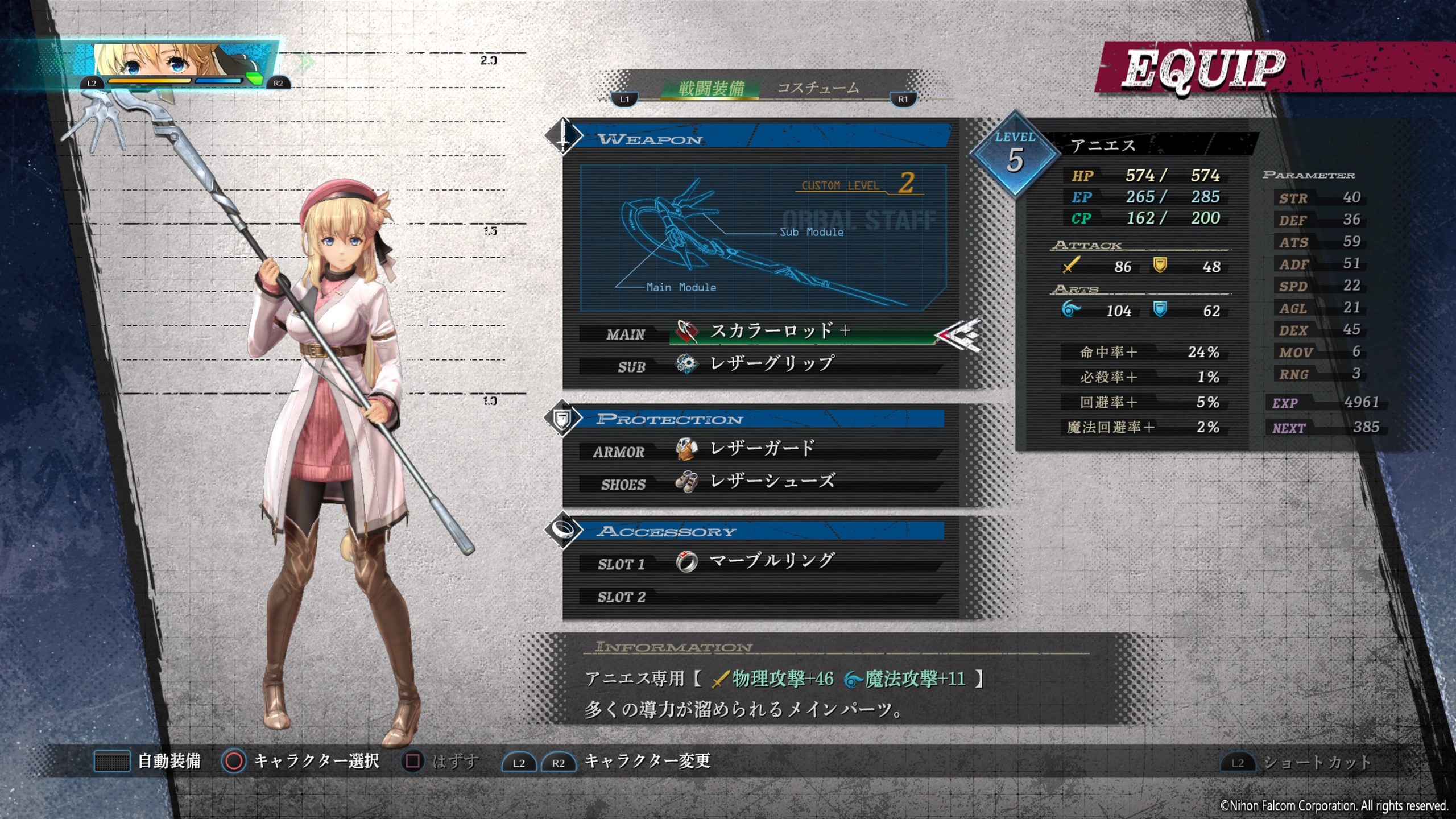The image size is (1456, 819).
Task: Choose the SUB module レザーグリップ
Action: coord(771,364)
